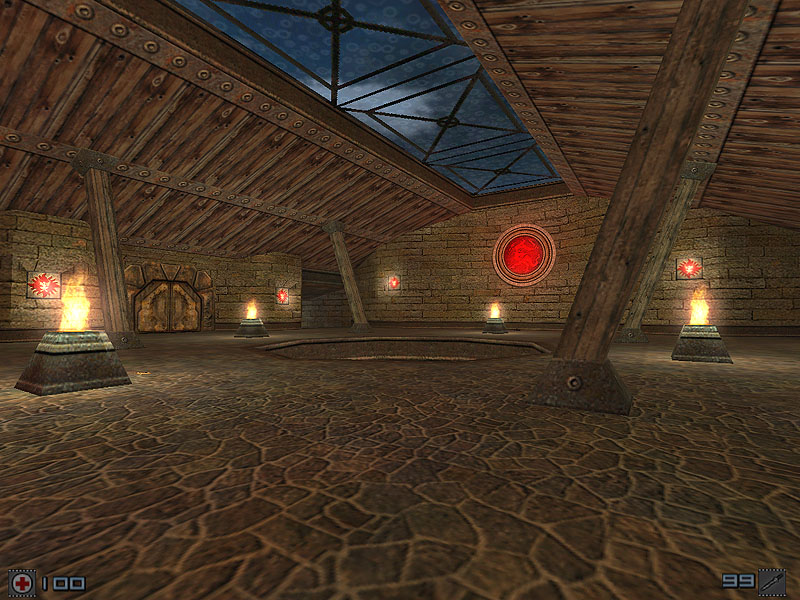Screen dimensions: 800x600
Task: Click the red cross health icon
Action: 21,582
